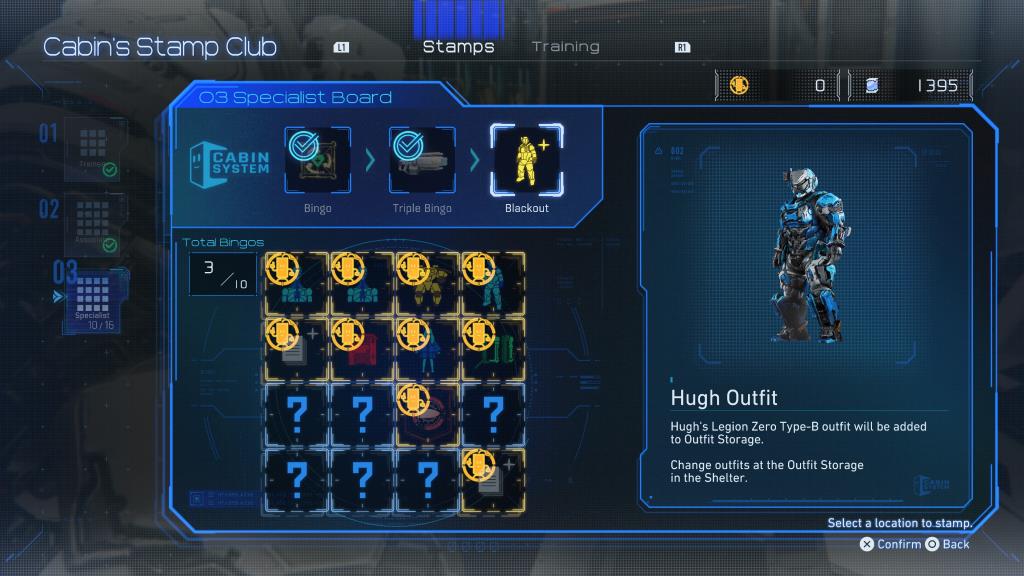1024x576 pixels.
Task: Select the Blackout outfit reward
Action: coord(526,161)
